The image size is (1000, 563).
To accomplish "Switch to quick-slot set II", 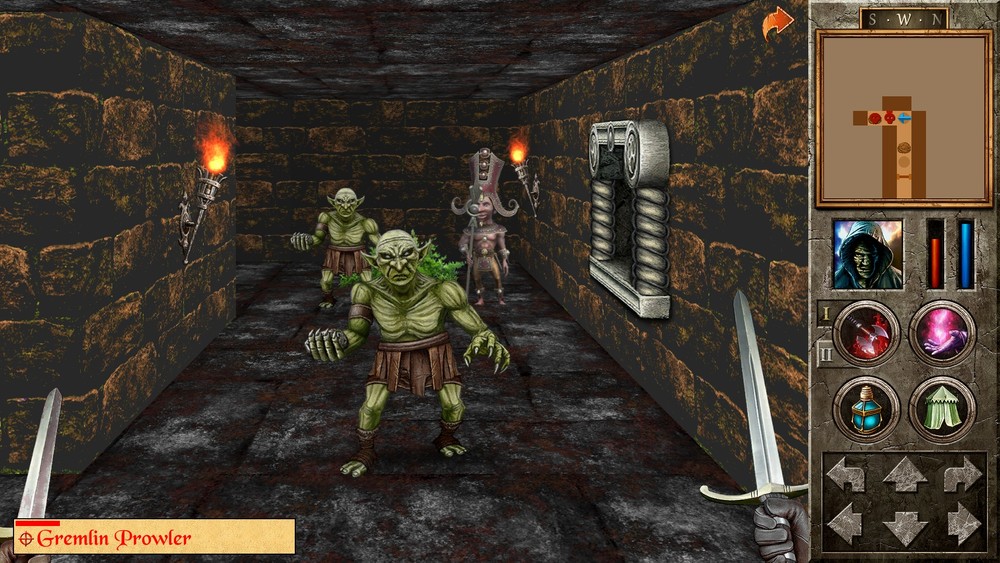I will [825, 352].
